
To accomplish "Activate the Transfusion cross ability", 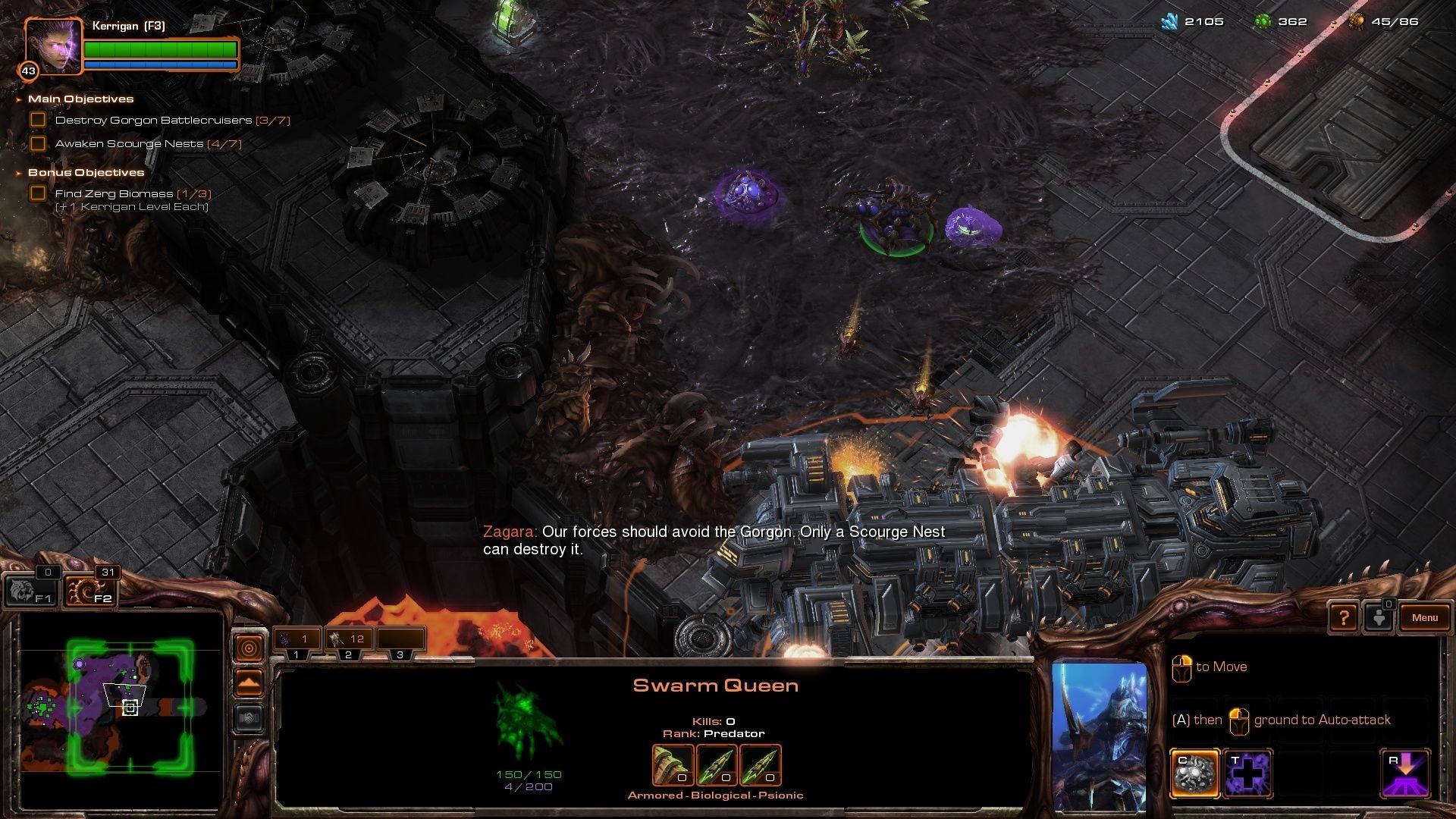I will click(x=1247, y=773).
